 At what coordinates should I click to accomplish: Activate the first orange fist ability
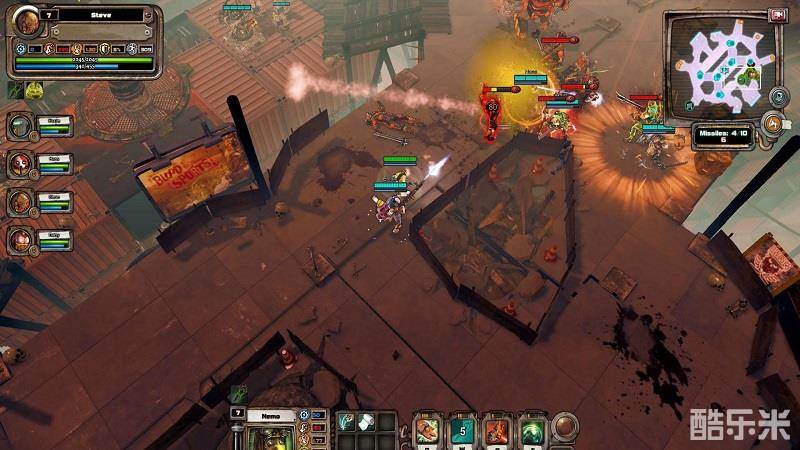(x=428, y=428)
